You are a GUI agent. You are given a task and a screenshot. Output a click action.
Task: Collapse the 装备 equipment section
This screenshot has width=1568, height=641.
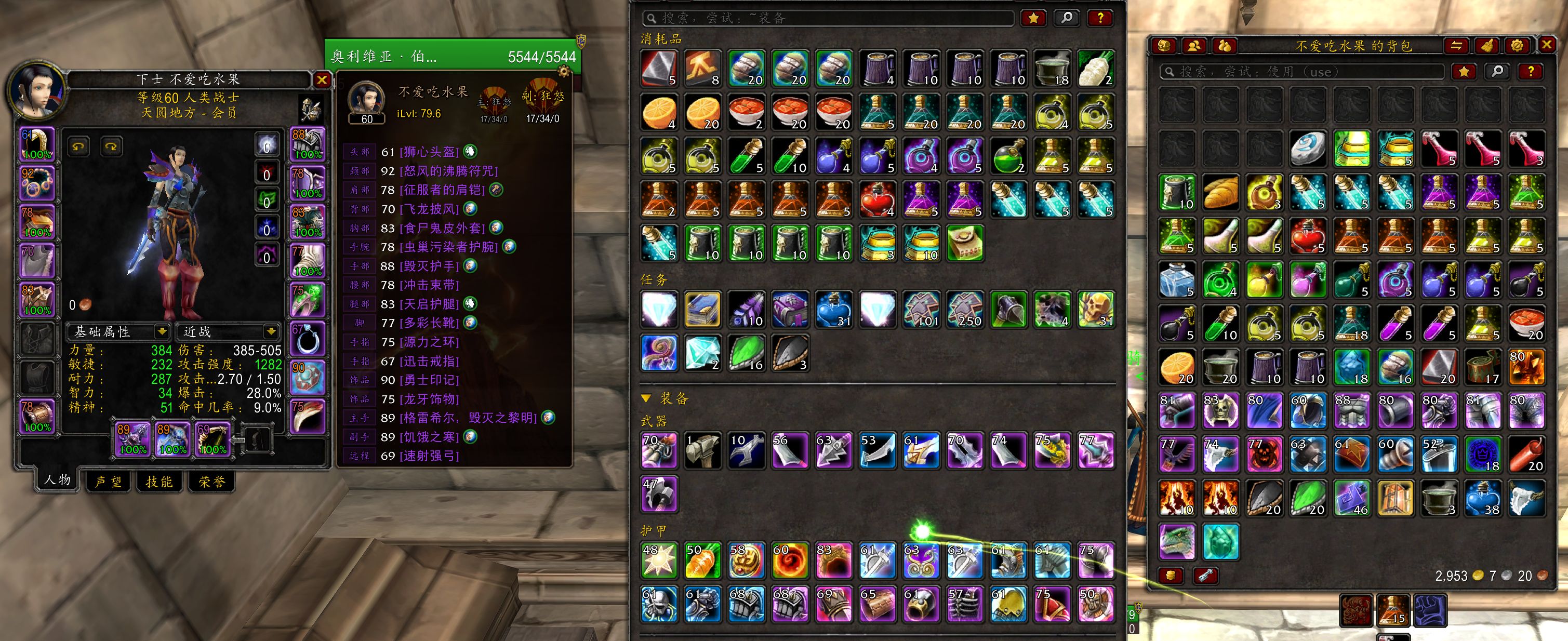[646, 399]
